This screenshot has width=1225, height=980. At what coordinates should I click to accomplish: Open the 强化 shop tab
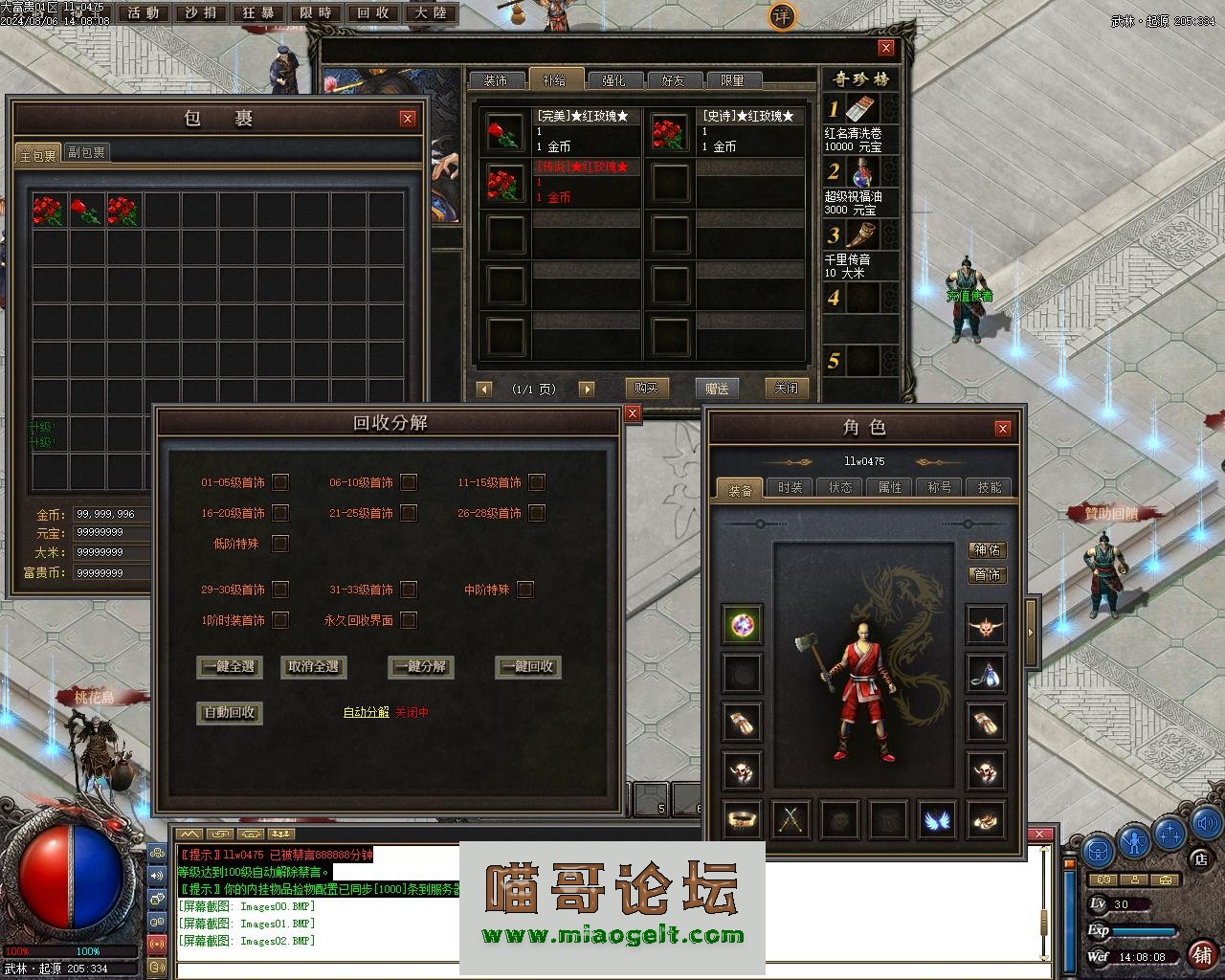point(614,80)
